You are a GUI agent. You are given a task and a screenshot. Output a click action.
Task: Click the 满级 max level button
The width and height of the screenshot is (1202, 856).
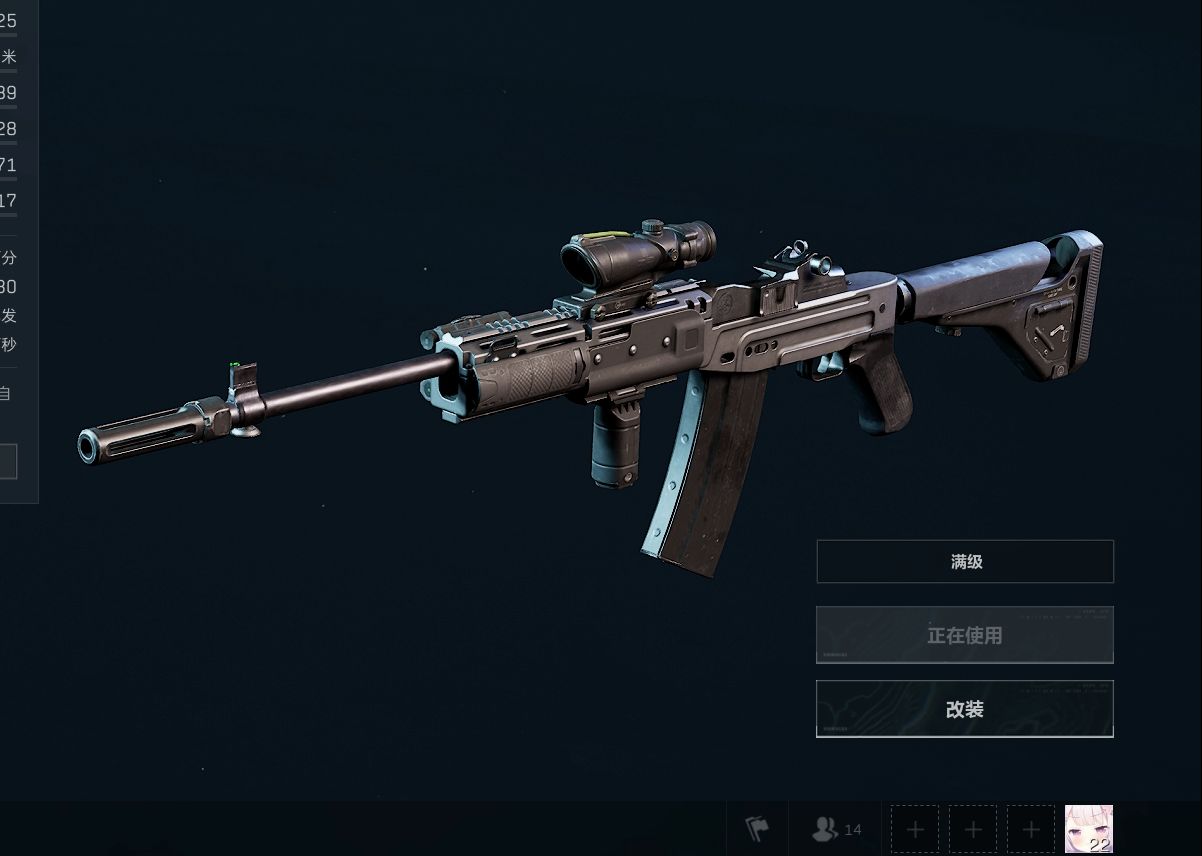coord(965,562)
